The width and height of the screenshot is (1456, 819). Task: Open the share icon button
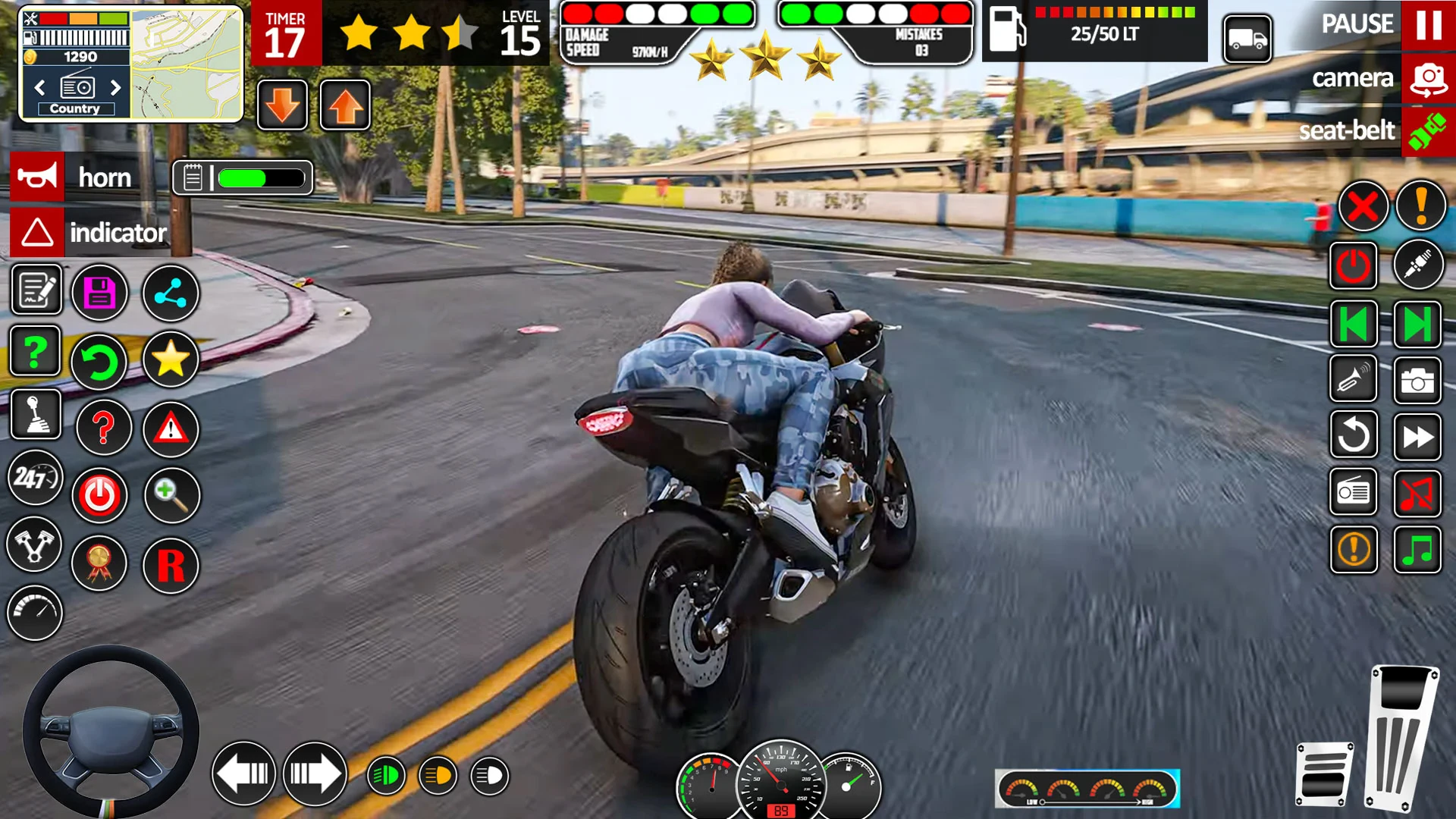[x=171, y=293]
